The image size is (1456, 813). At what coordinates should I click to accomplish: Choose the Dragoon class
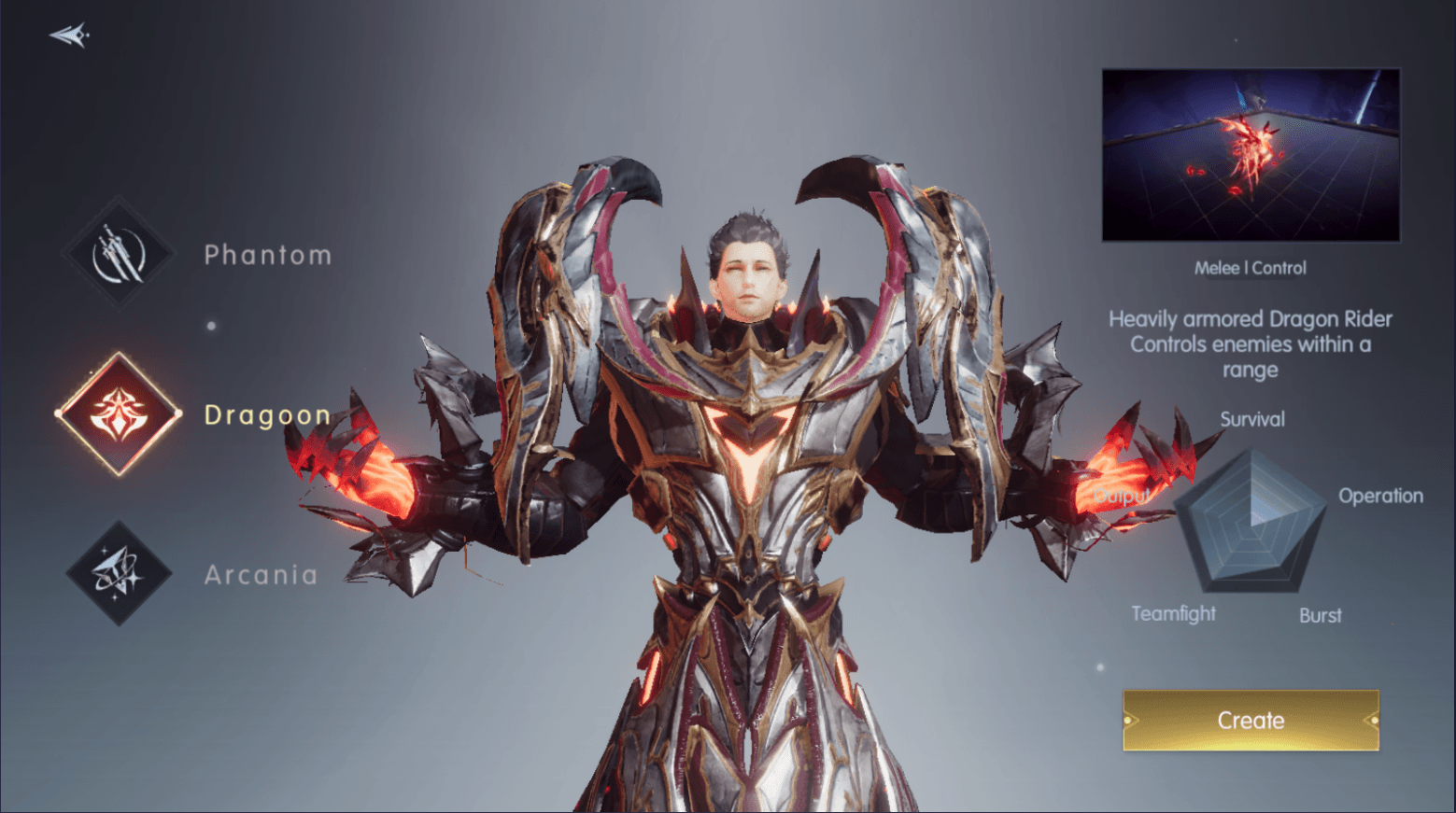coord(119,414)
